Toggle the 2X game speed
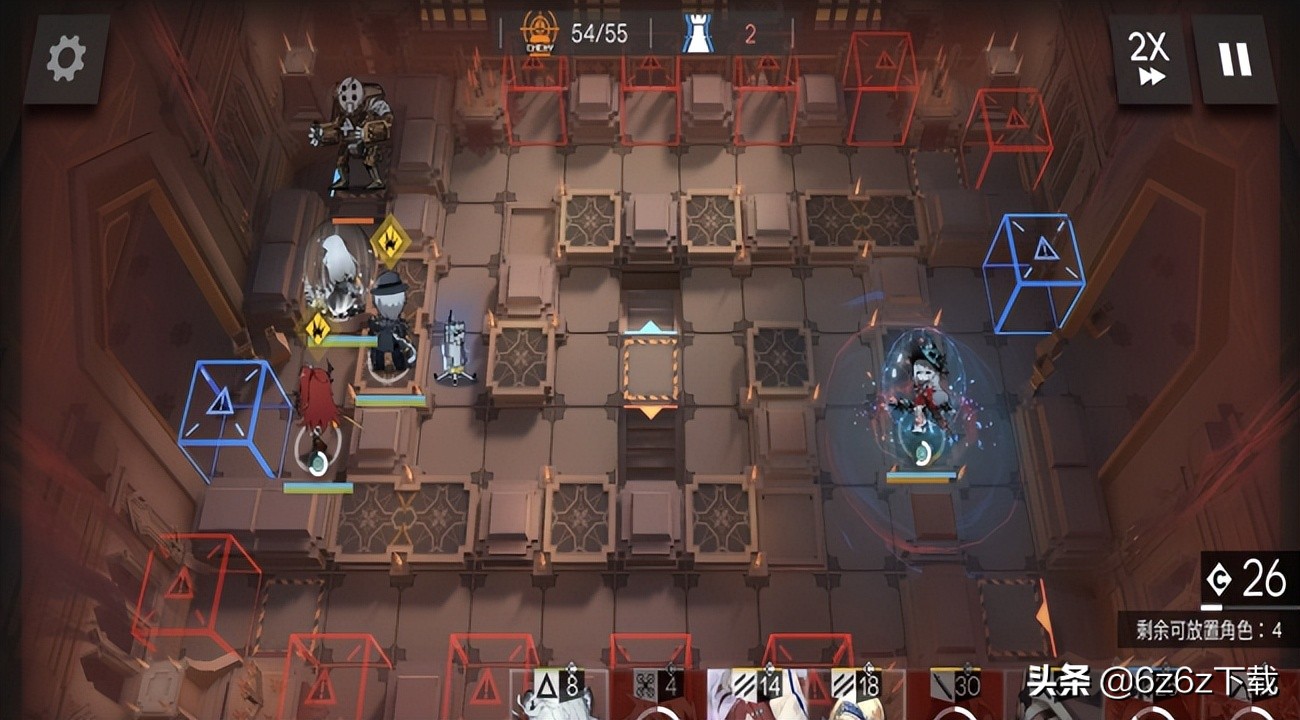This screenshot has width=1300, height=720. pos(1149,60)
